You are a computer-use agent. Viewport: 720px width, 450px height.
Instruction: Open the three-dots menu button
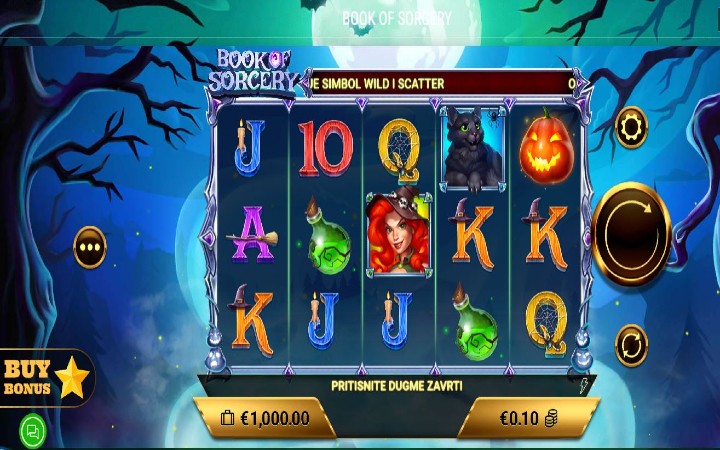click(90, 247)
